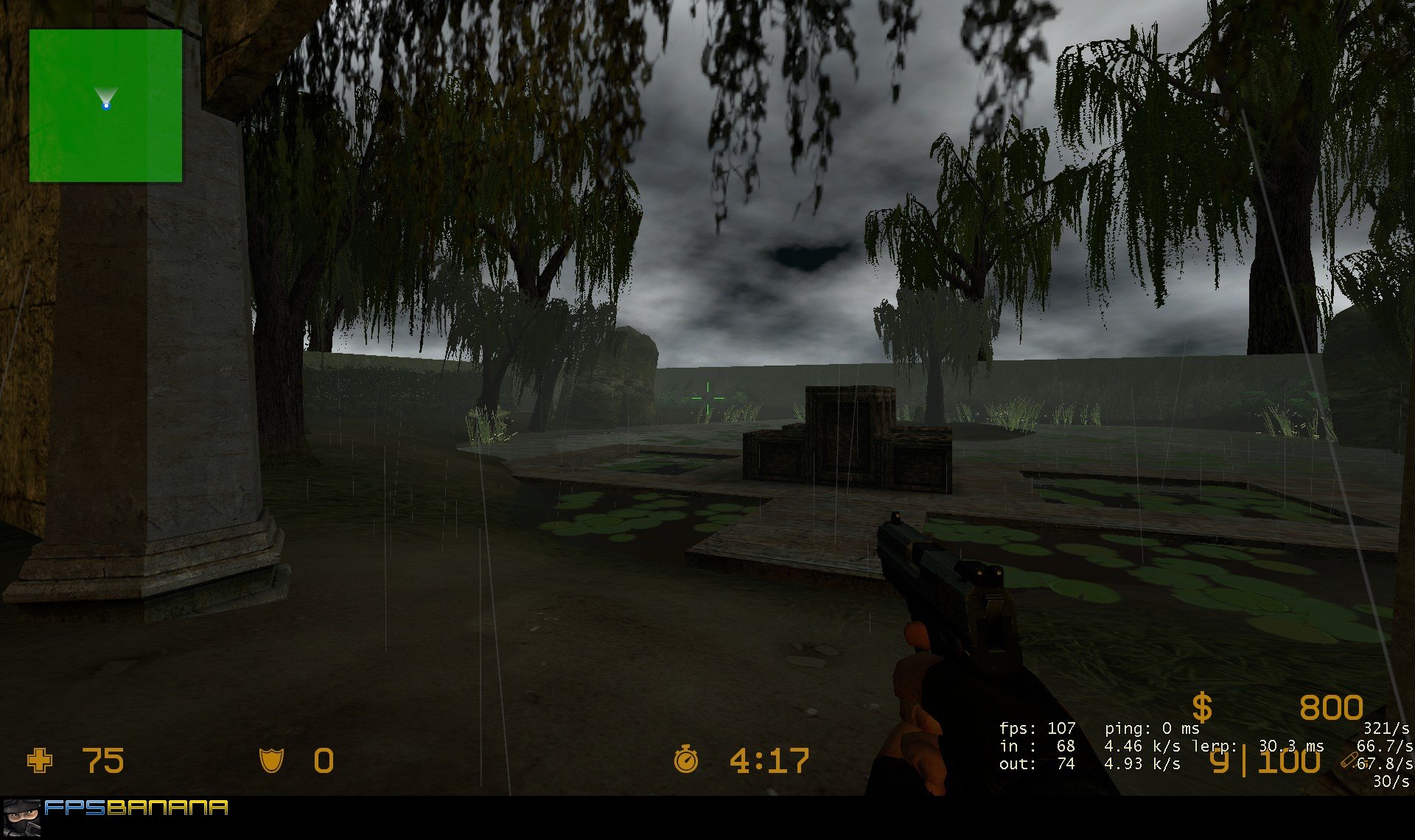Click the health cross icon
Screen dimensions: 1415x840
pos(42,760)
